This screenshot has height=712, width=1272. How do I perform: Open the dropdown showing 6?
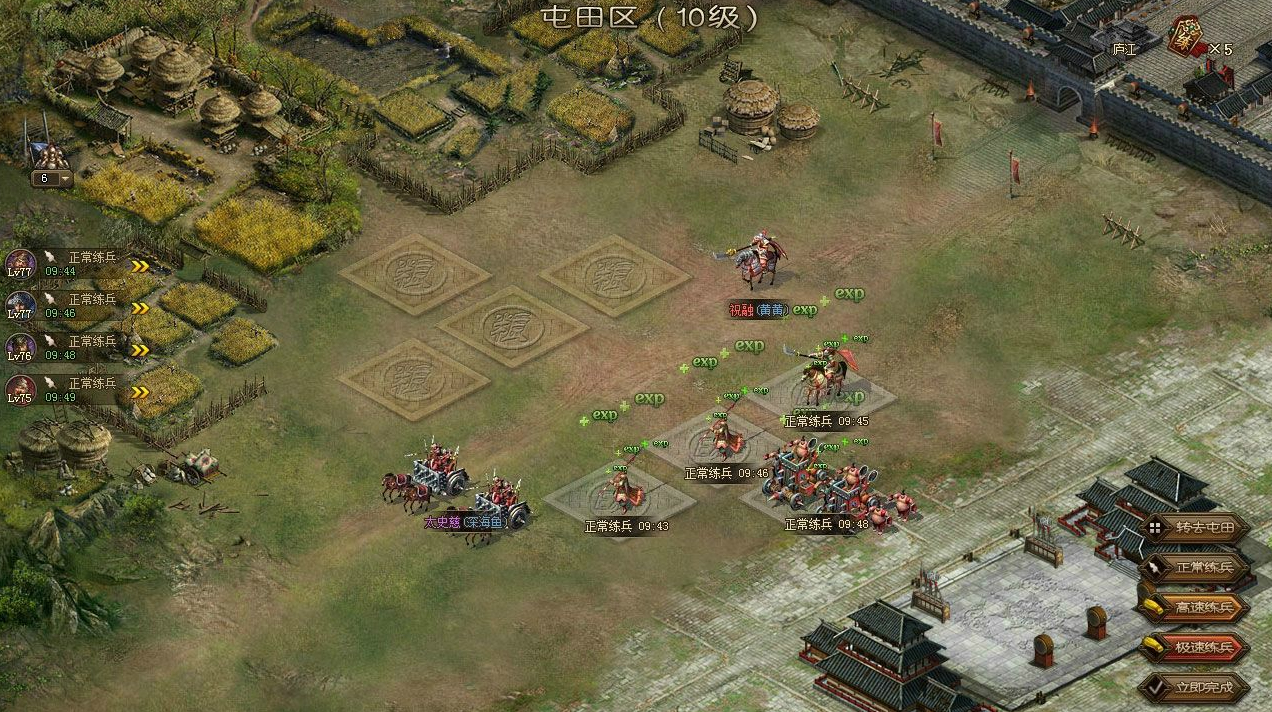point(53,179)
